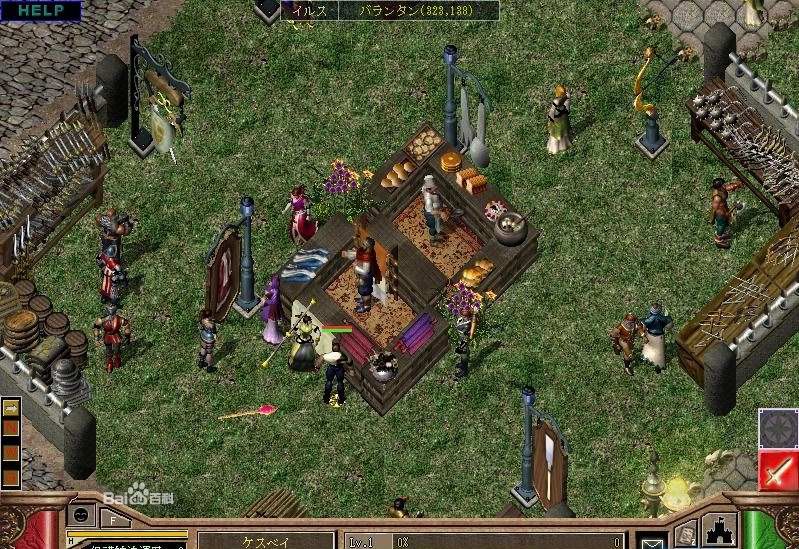Open the mail envelope icon
The image size is (799, 549).
click(653, 540)
